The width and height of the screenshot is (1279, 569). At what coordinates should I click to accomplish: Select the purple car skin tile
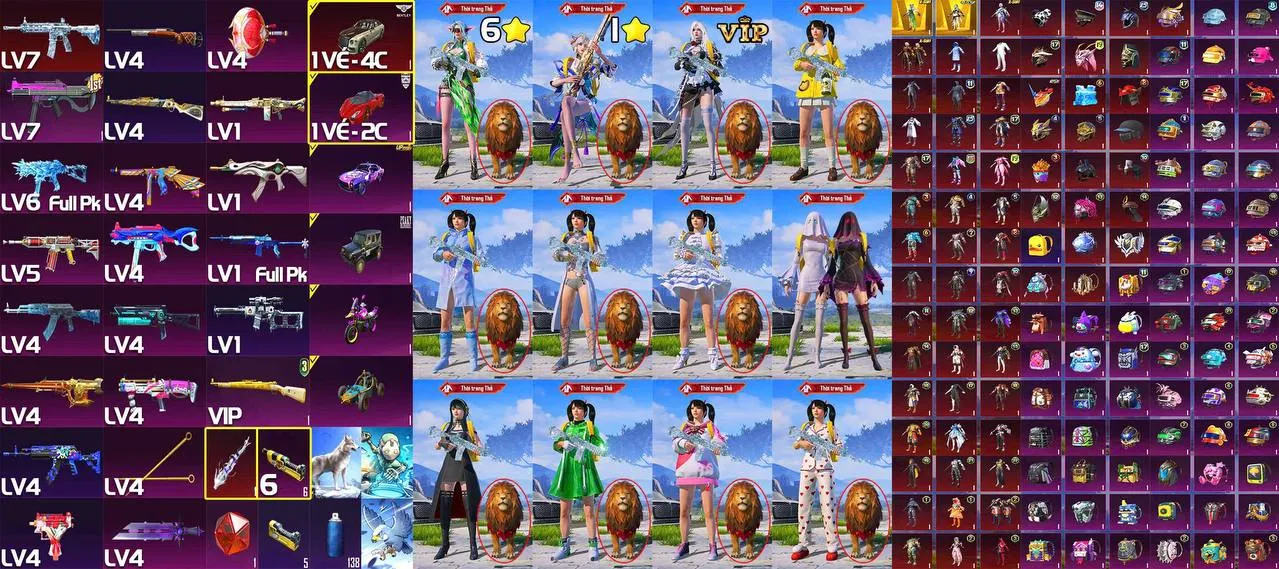pyautogui.click(x=361, y=178)
